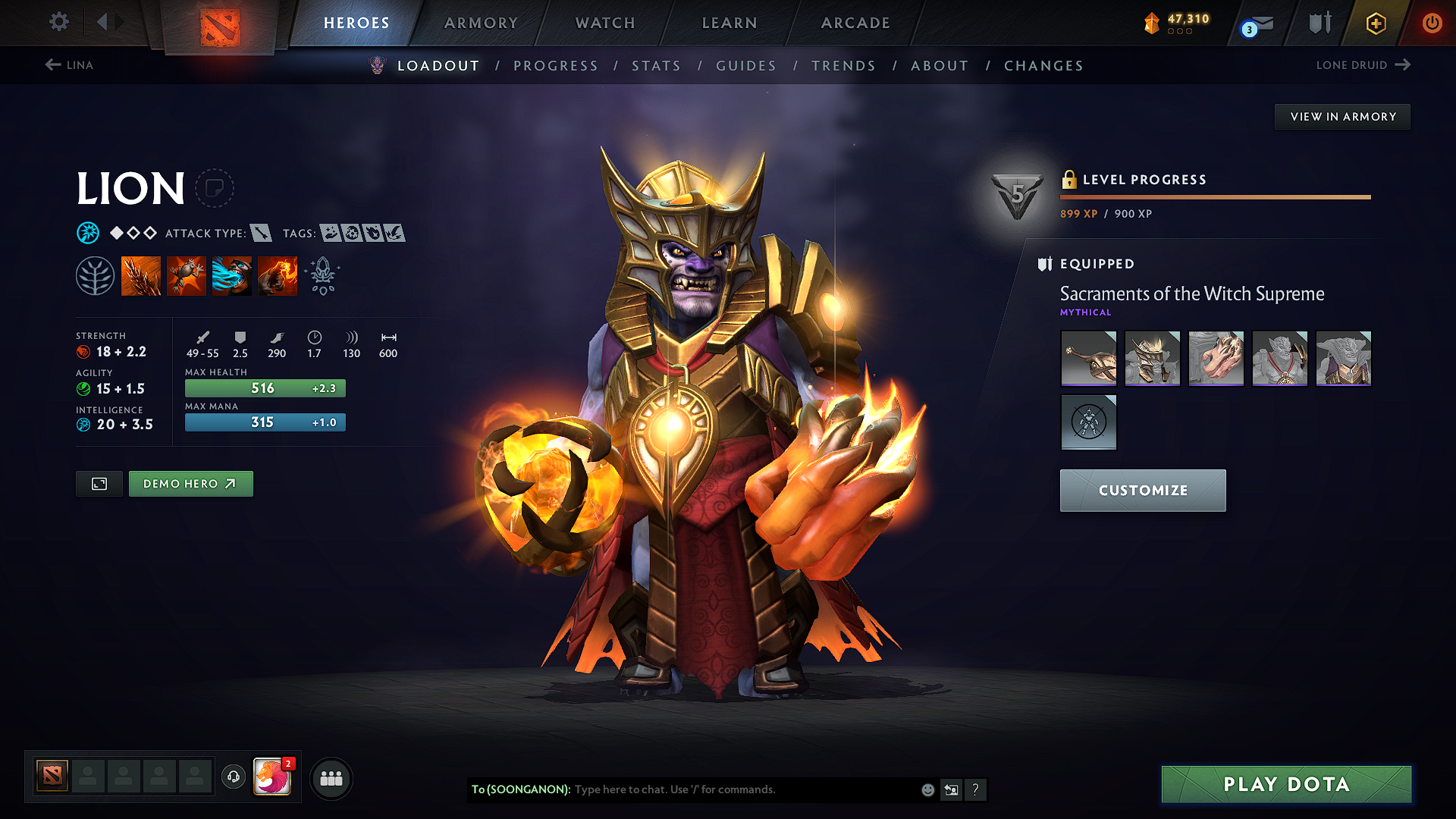Toggle the fullscreen hero preview icon

pyautogui.click(x=99, y=483)
